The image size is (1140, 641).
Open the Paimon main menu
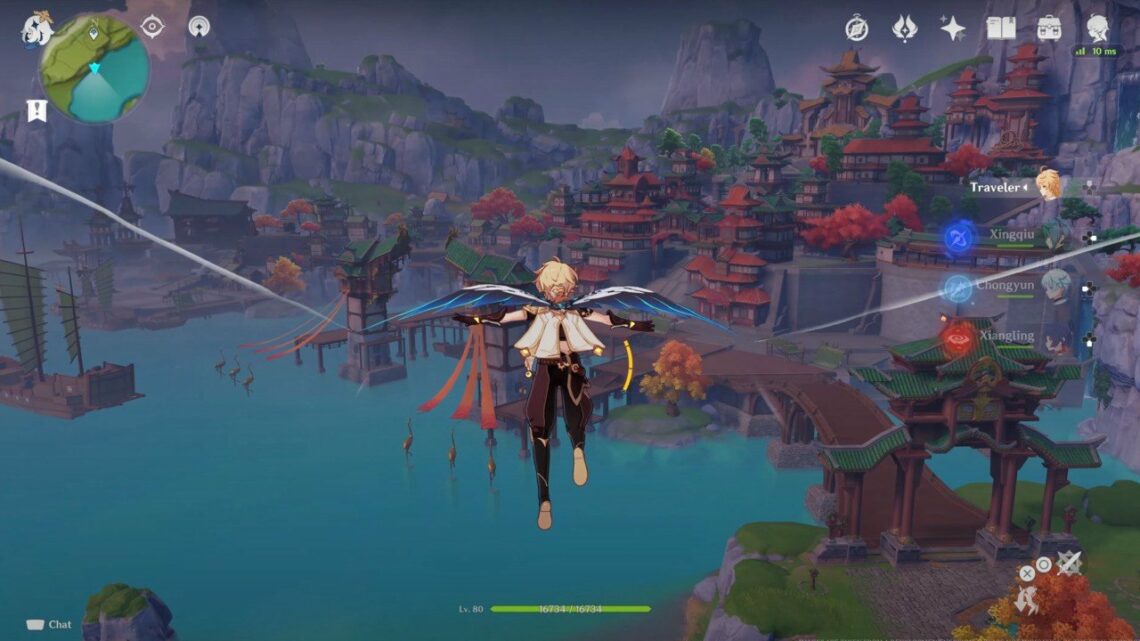pyautogui.click(x=37, y=28)
